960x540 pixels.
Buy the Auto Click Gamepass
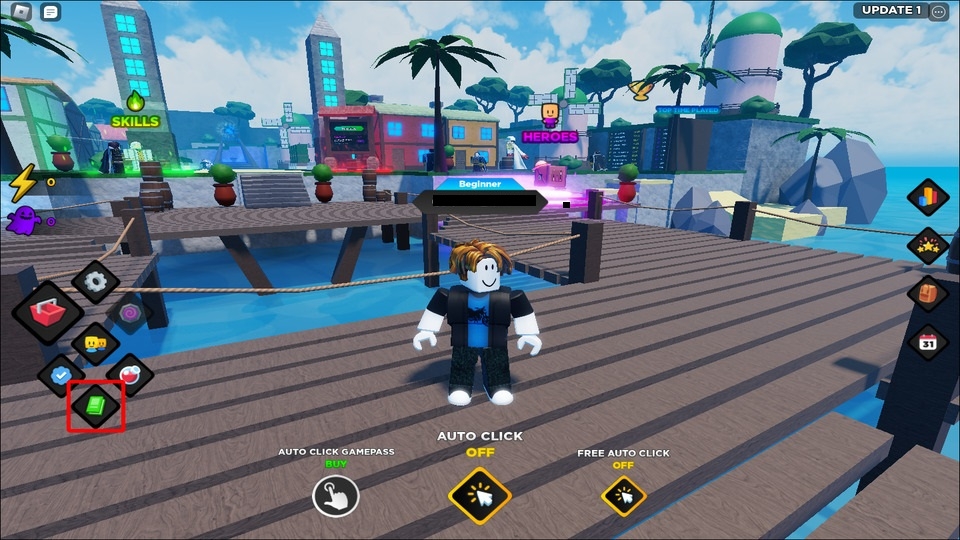pos(335,495)
